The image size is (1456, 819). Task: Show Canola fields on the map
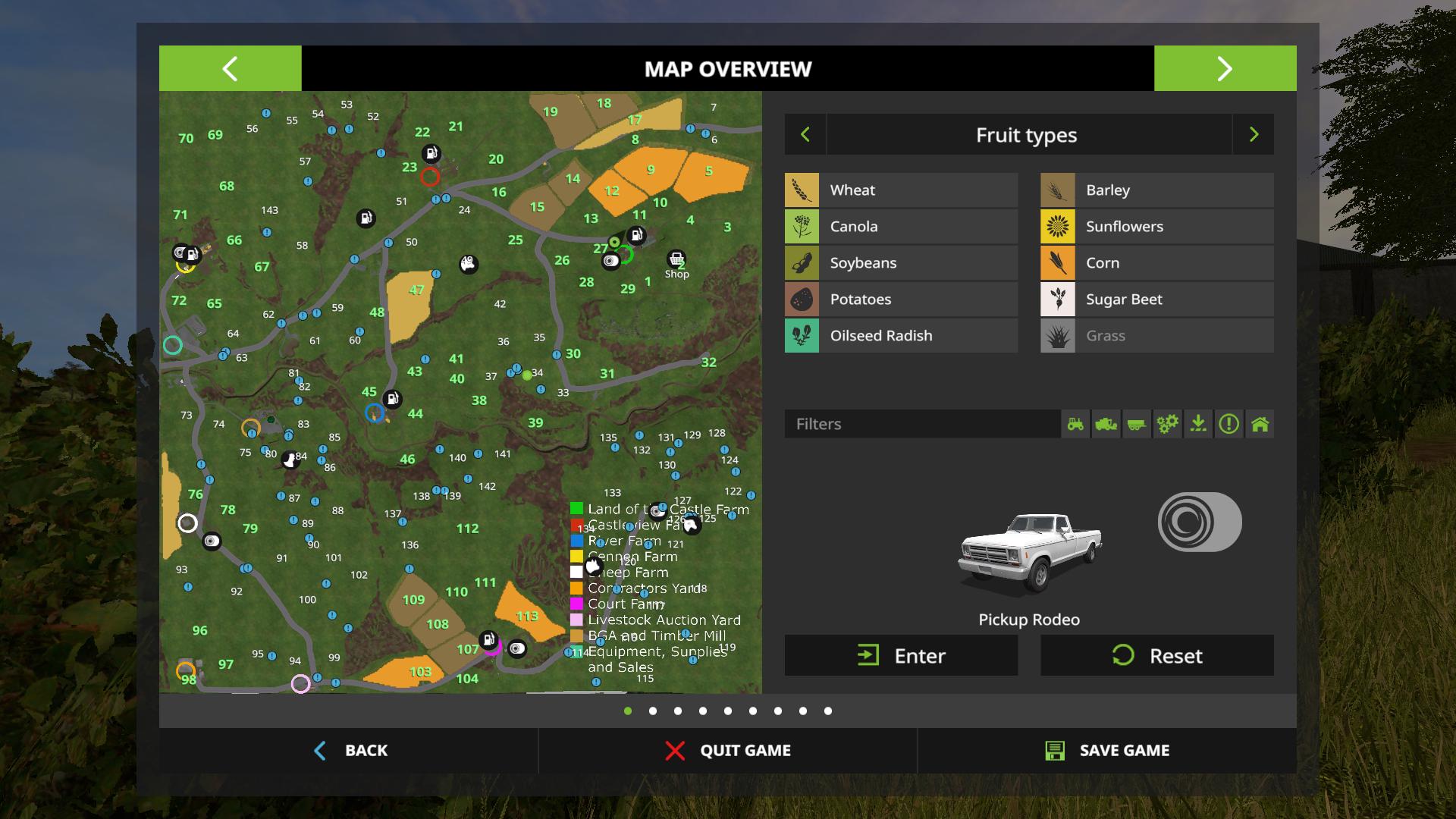coord(901,227)
